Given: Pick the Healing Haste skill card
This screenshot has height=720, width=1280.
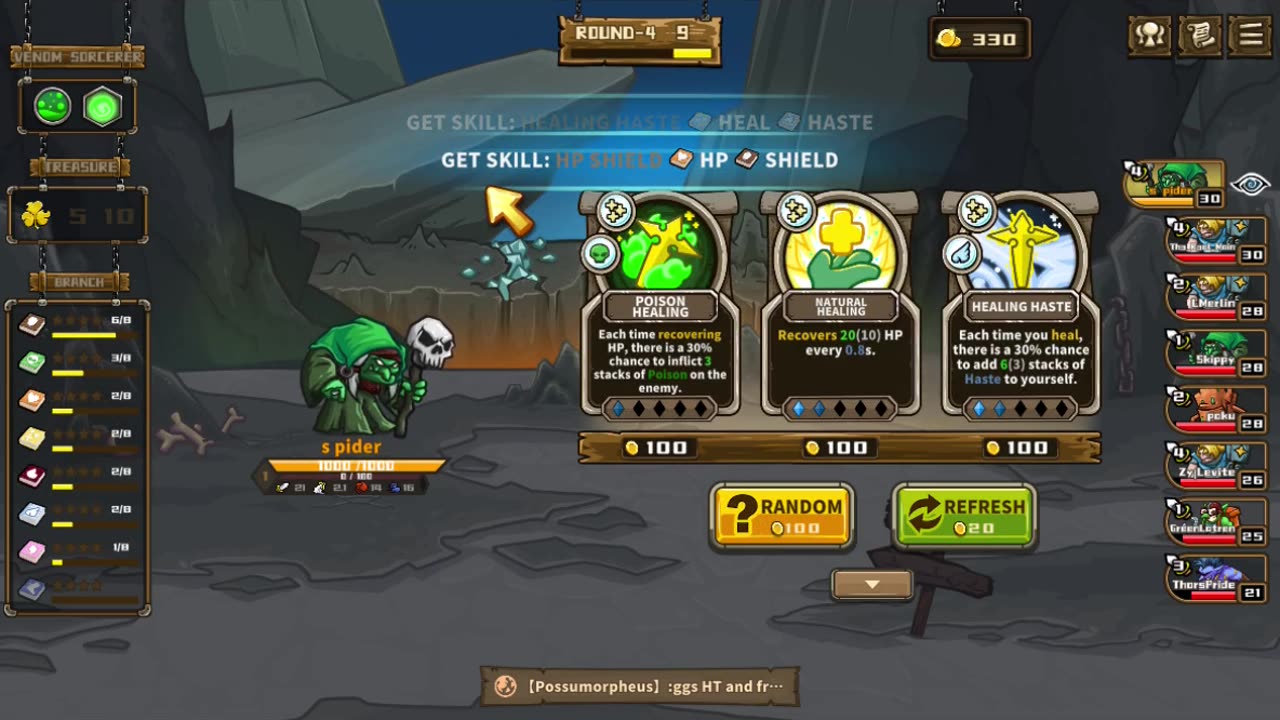Looking at the screenshot, I should (x=1021, y=305).
